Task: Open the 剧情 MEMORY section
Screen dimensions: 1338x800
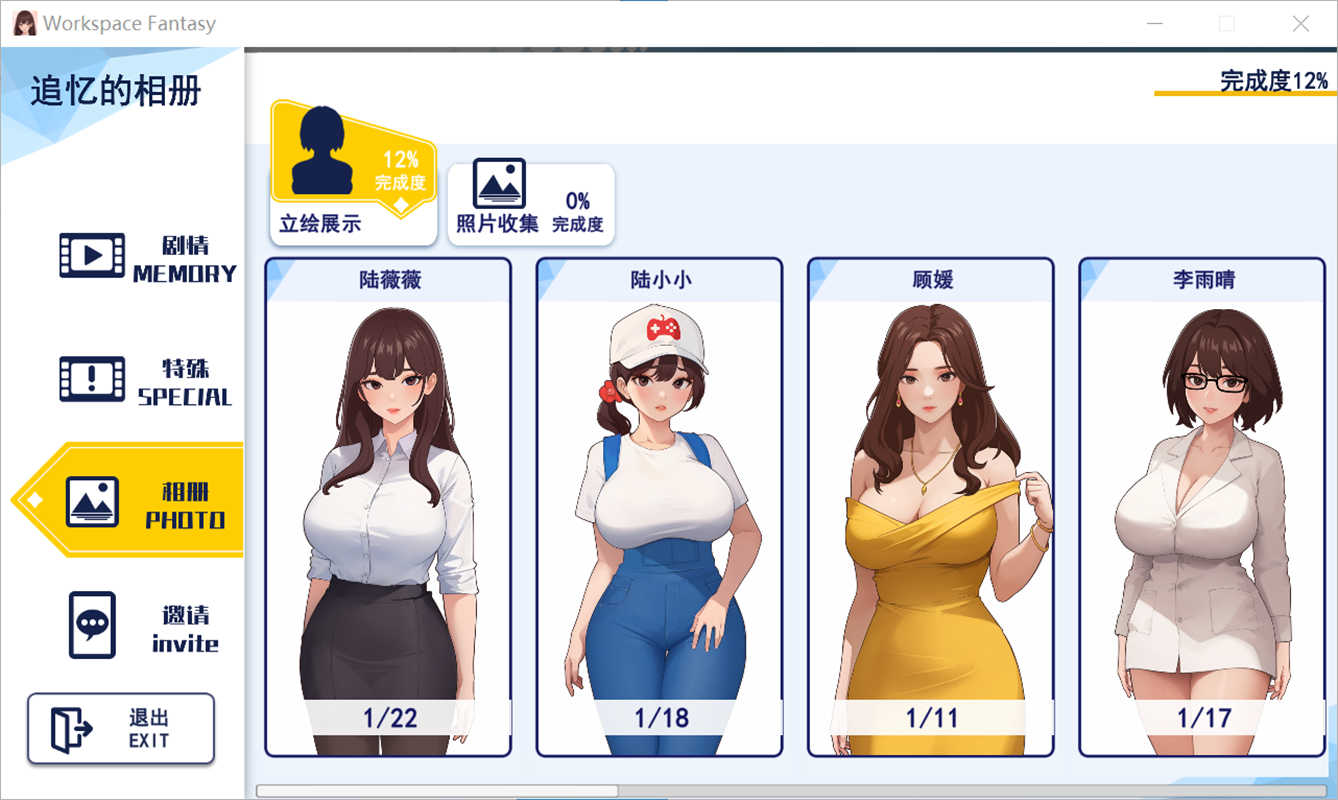Action: [146, 257]
